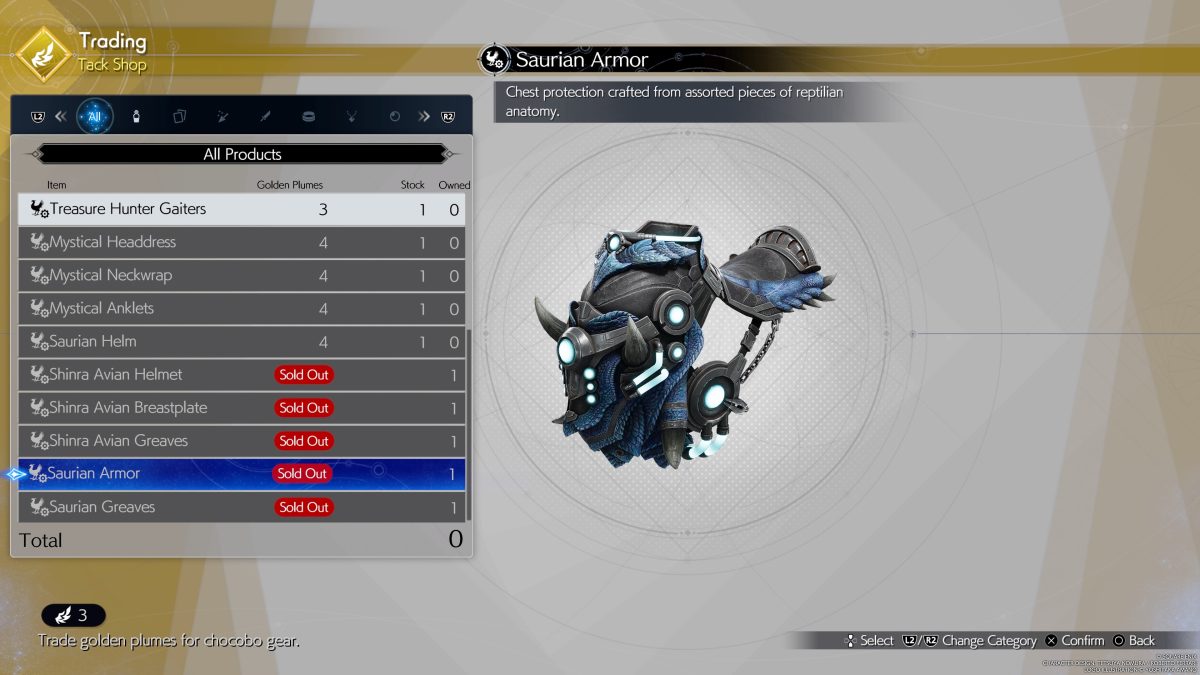Show the necklace accessory category tab

[351, 116]
